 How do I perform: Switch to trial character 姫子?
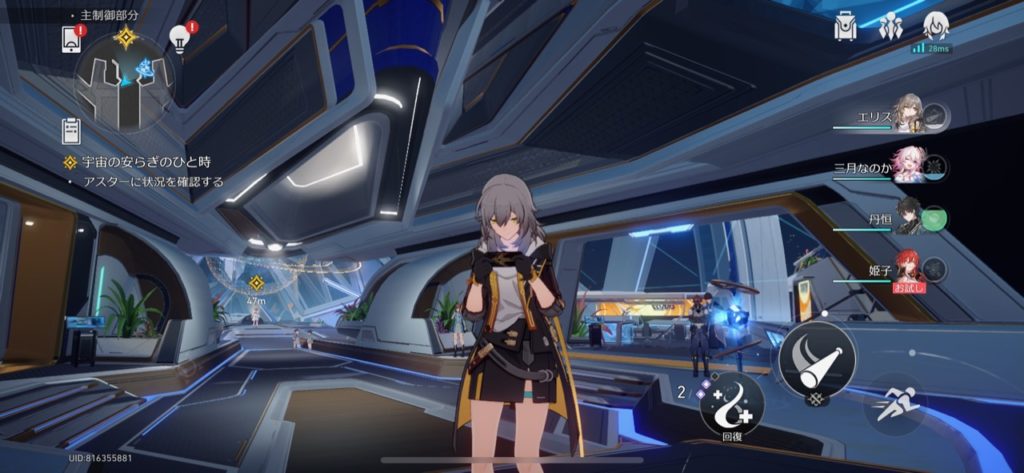[x=908, y=267]
